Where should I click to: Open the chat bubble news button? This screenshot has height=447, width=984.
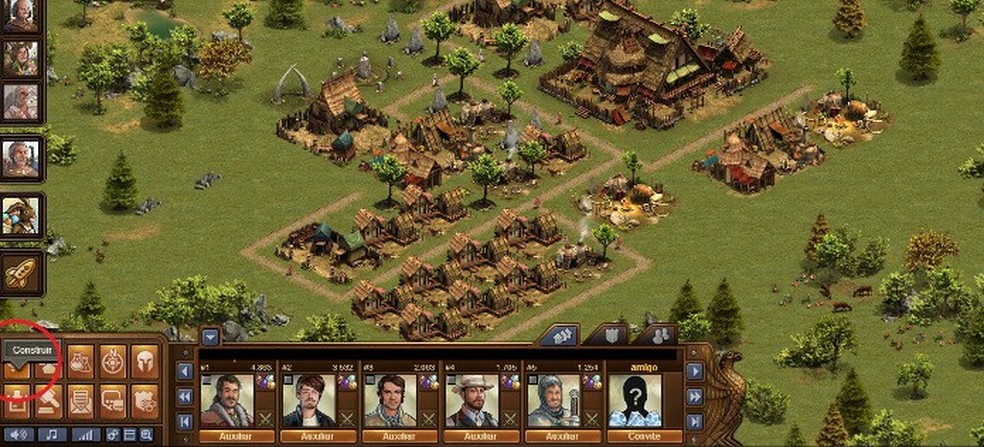(113, 399)
